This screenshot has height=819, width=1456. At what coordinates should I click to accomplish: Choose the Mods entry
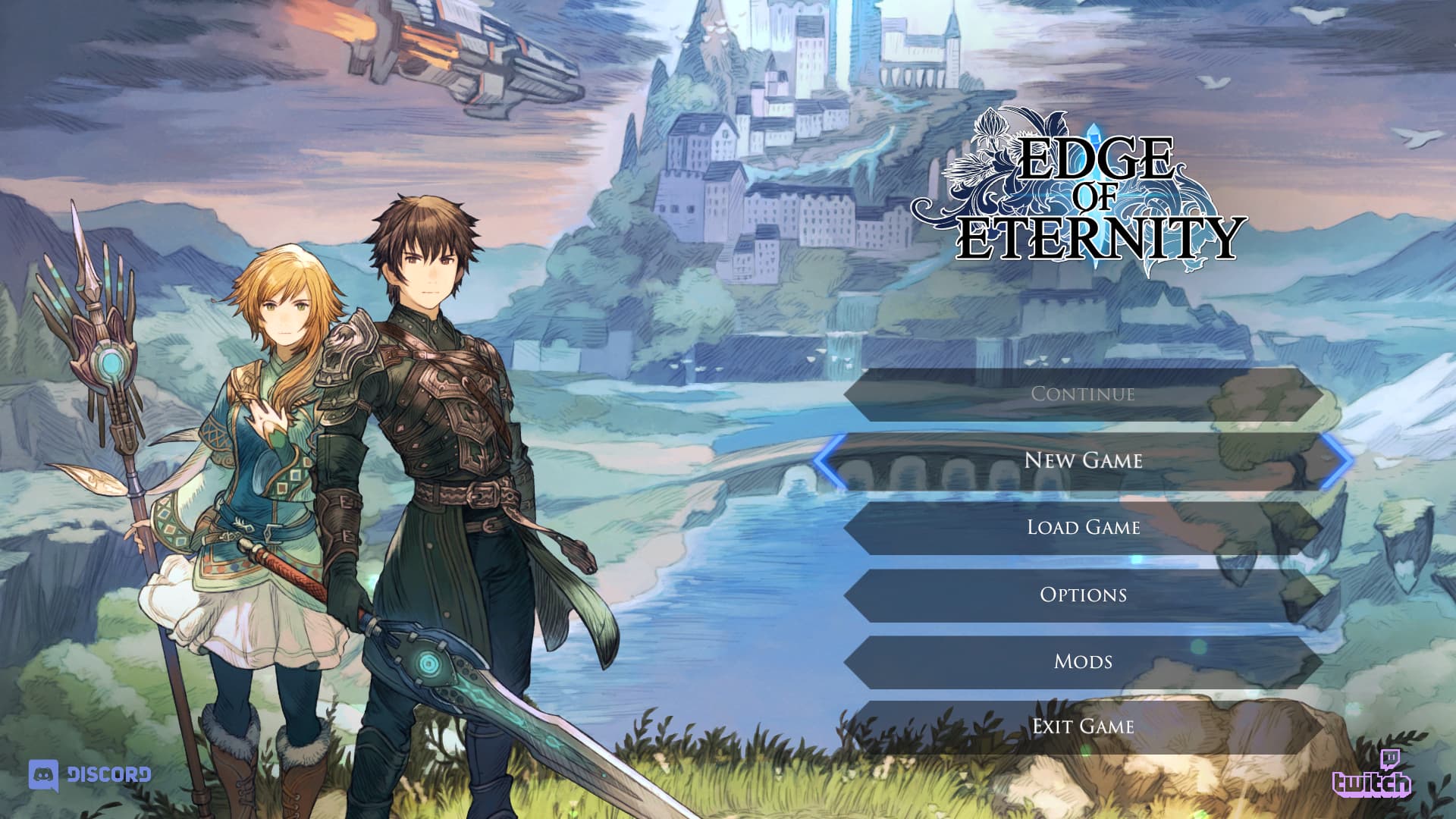(1083, 661)
